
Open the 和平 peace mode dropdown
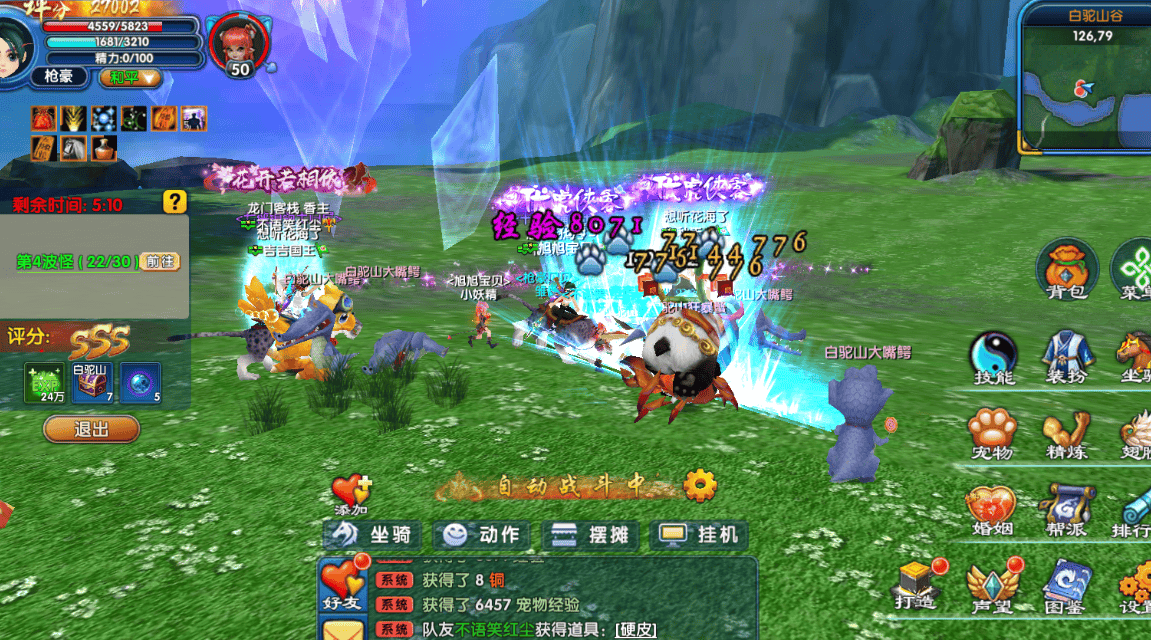(130, 77)
